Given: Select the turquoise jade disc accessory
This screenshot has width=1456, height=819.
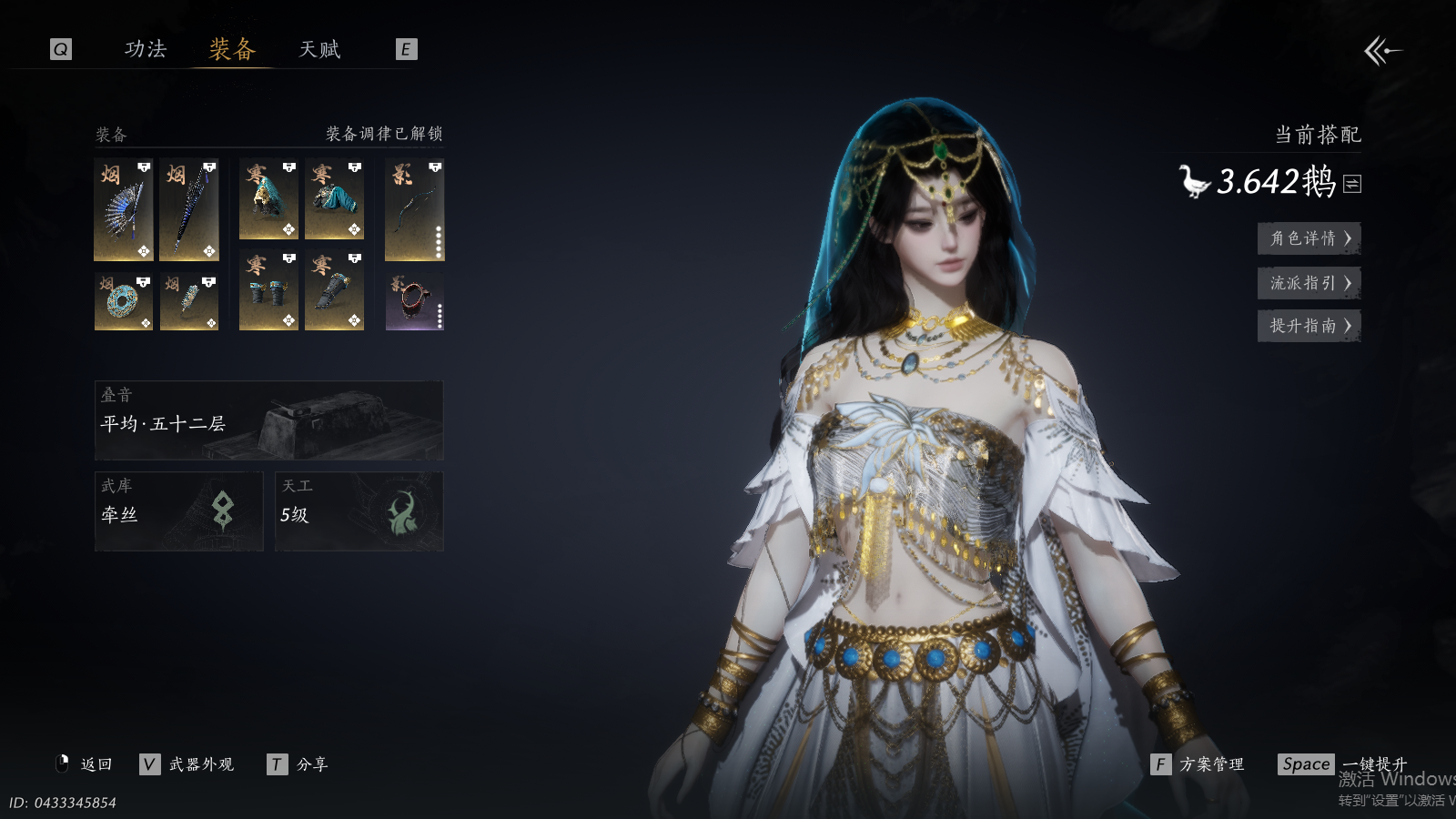Looking at the screenshot, I should [124, 301].
